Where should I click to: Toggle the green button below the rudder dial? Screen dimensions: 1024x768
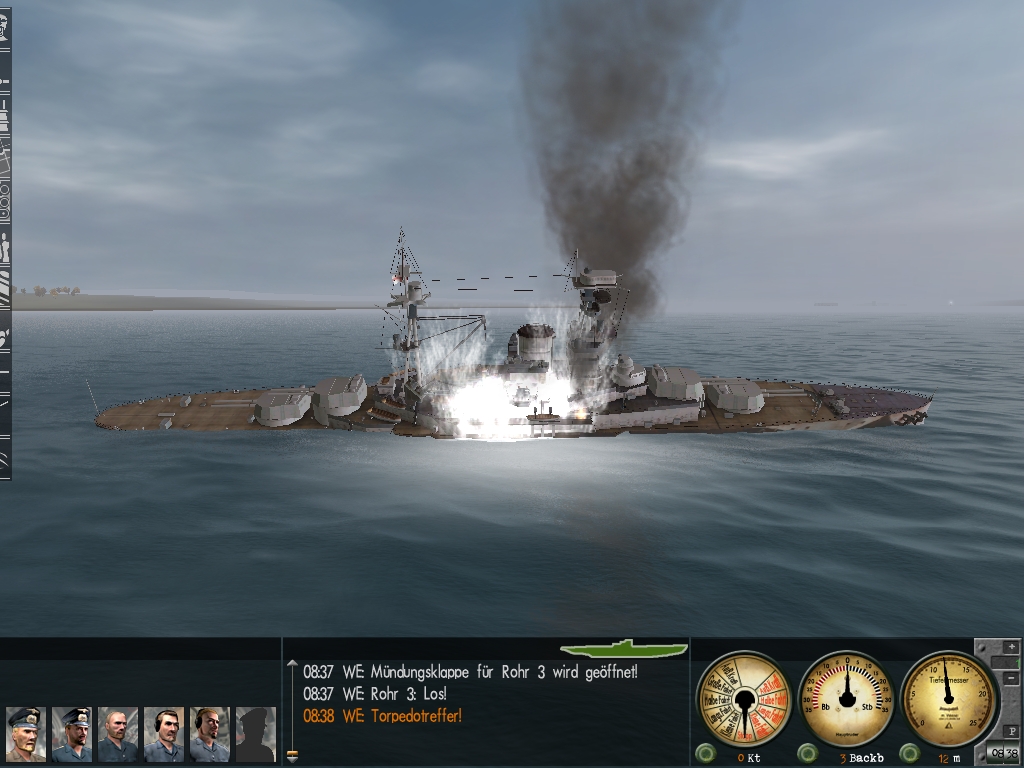[x=807, y=753]
